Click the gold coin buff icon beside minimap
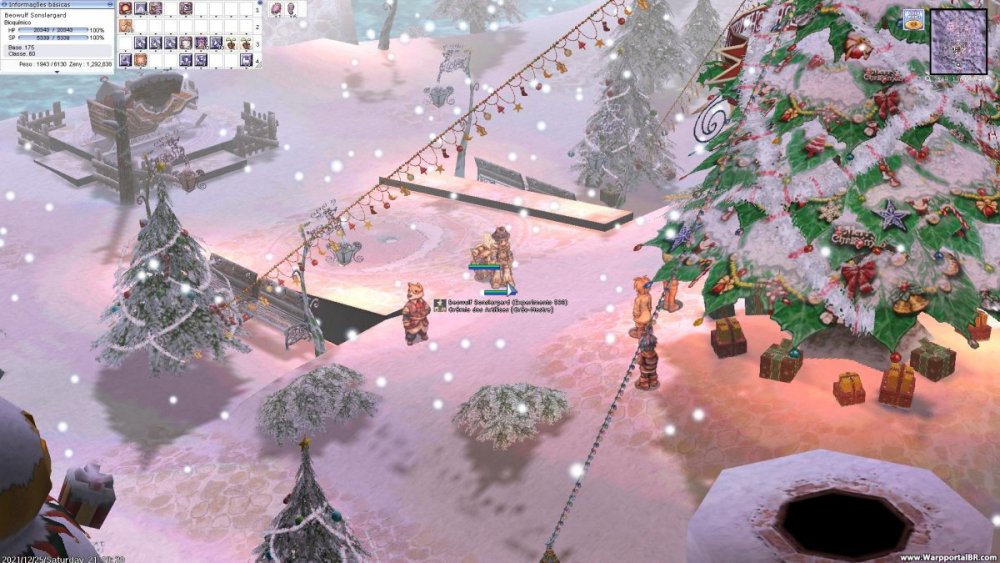Image resolution: width=1000 pixels, height=563 pixels. coord(913,19)
